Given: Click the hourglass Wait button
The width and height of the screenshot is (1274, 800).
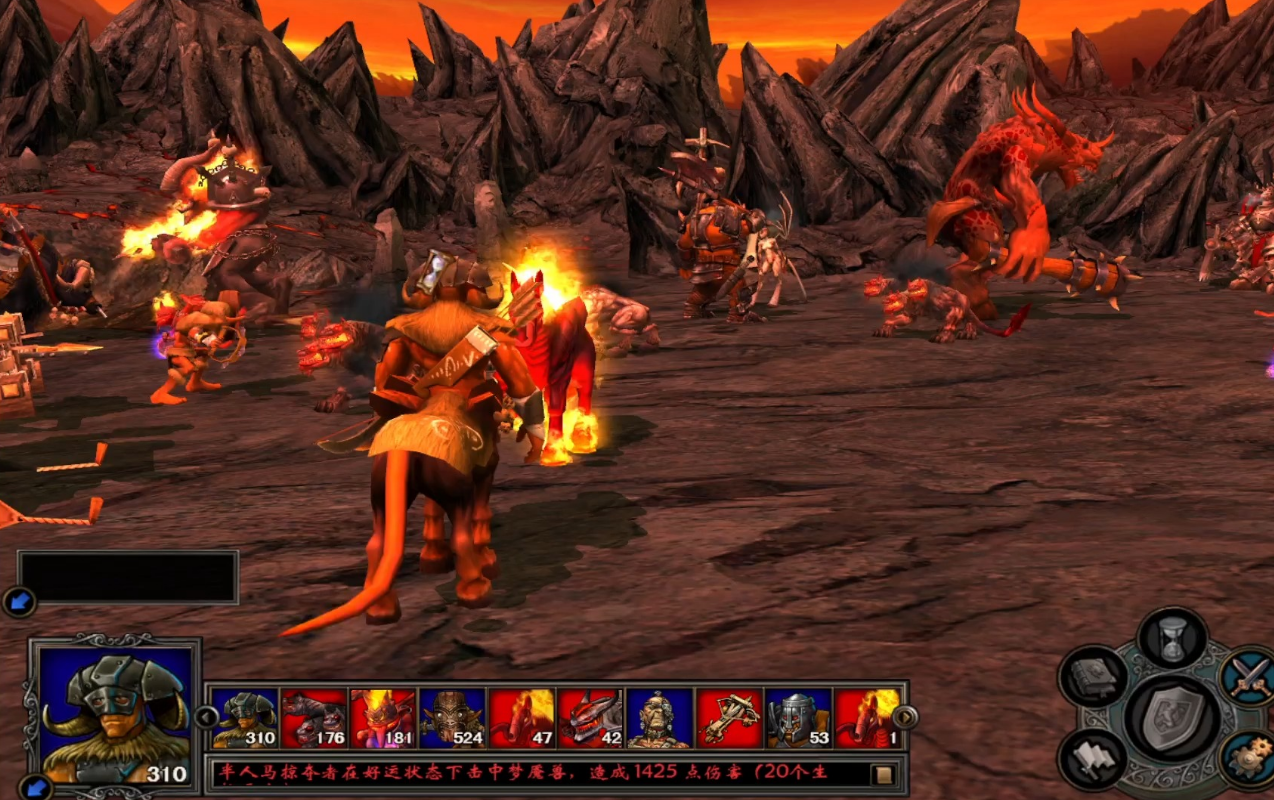Looking at the screenshot, I should point(1173,636).
